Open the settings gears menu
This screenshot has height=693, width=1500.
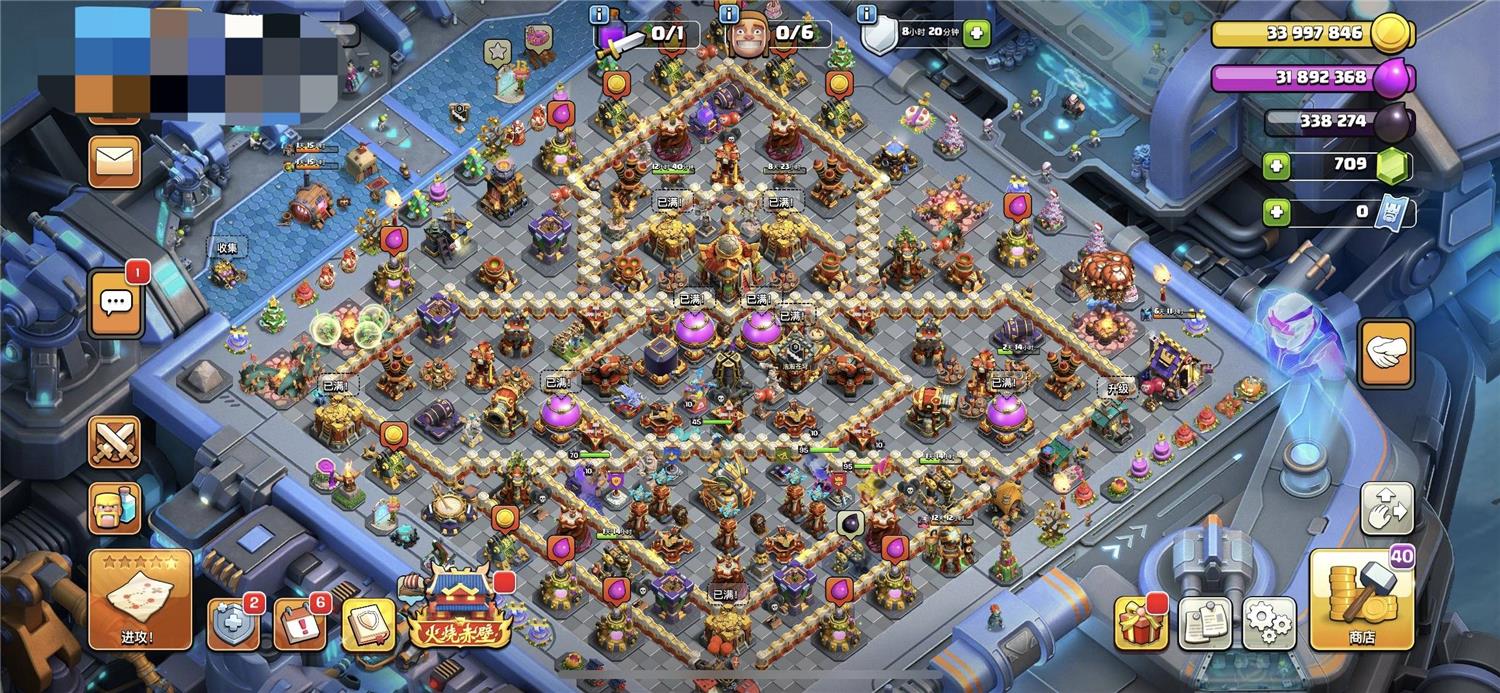coord(1269,623)
